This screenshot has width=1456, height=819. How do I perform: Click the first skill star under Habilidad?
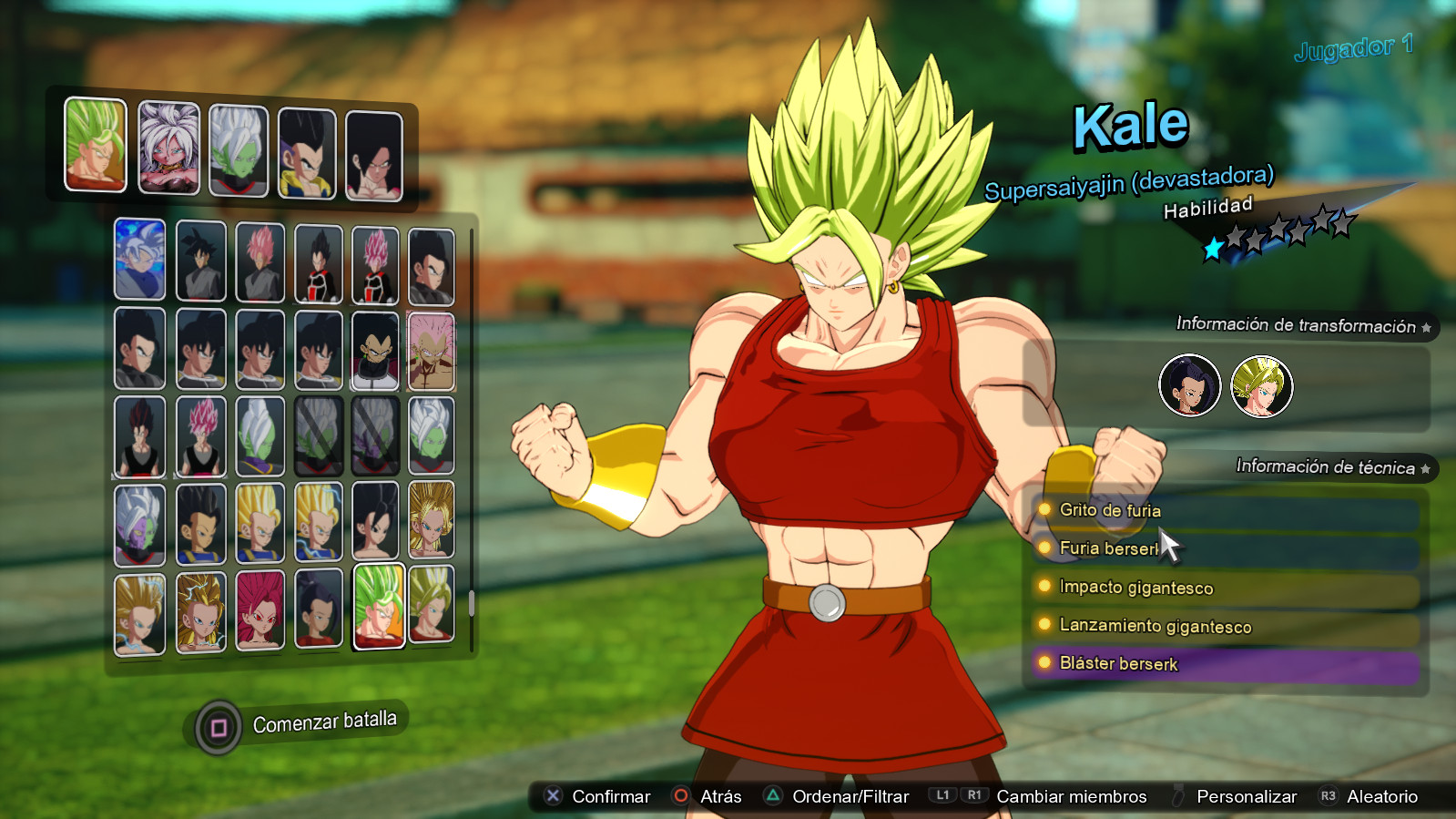[x=1211, y=246]
